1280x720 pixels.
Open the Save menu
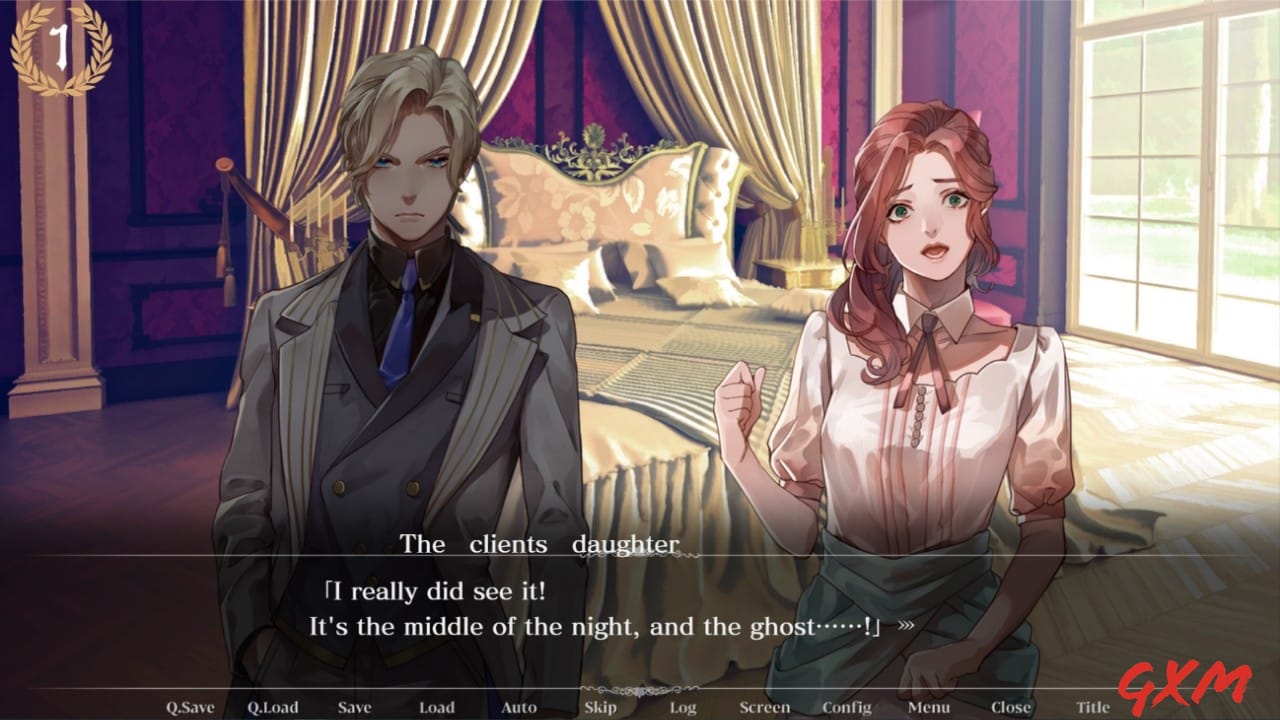[x=355, y=706]
